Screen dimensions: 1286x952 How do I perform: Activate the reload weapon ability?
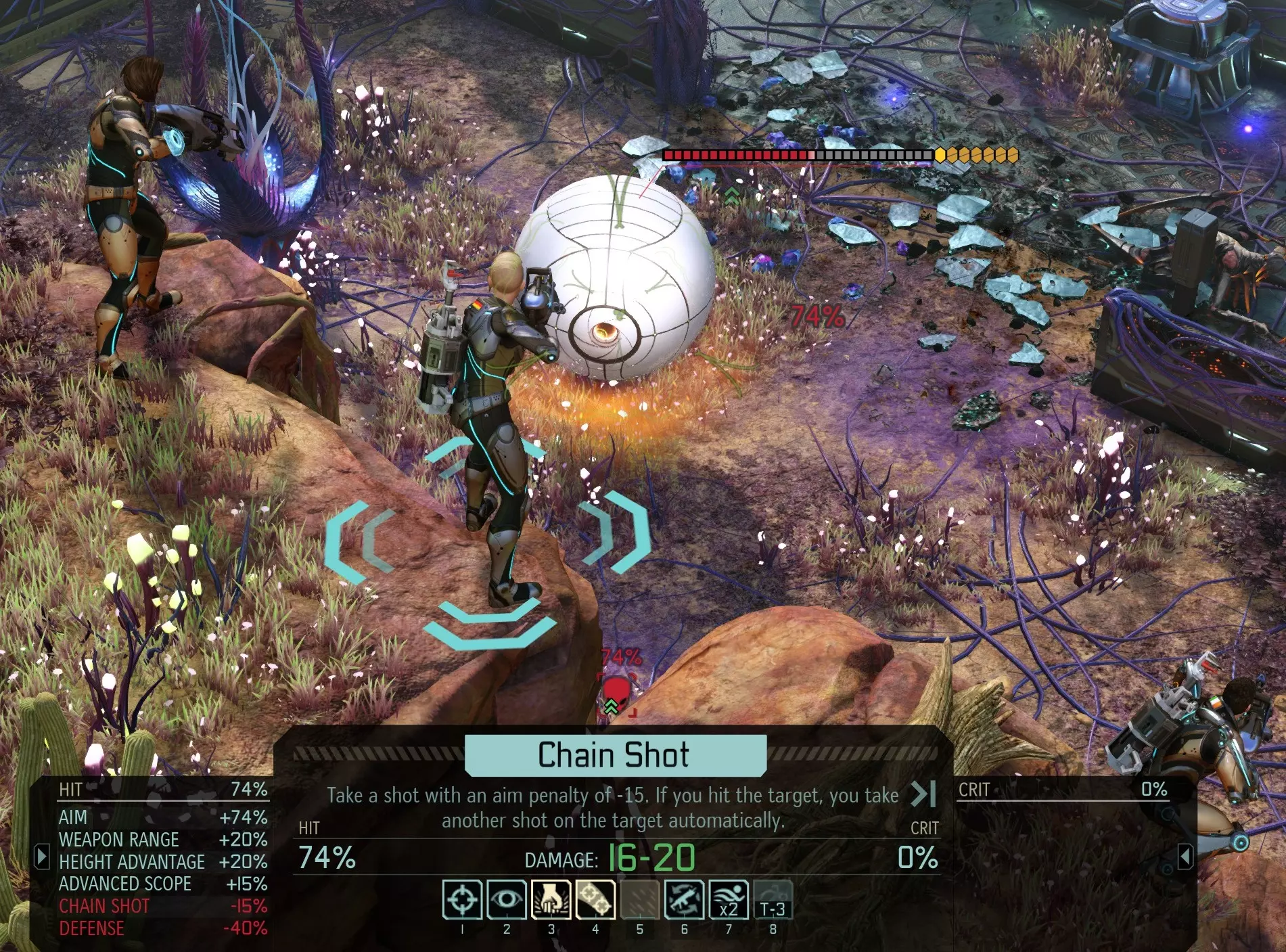[684, 900]
